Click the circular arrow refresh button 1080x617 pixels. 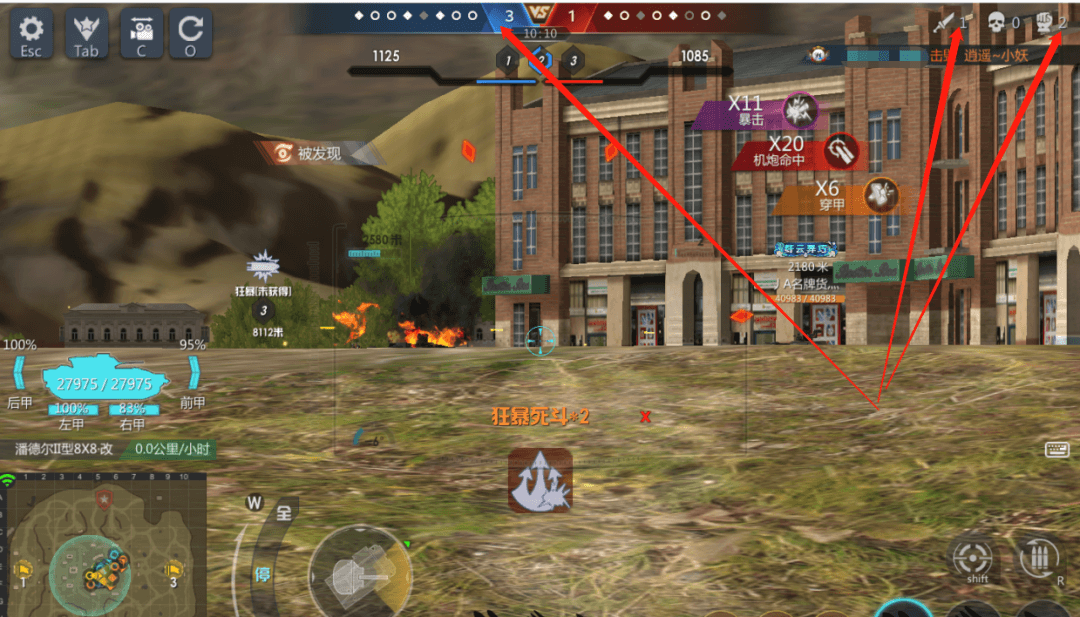pyautogui.click(x=190, y=34)
